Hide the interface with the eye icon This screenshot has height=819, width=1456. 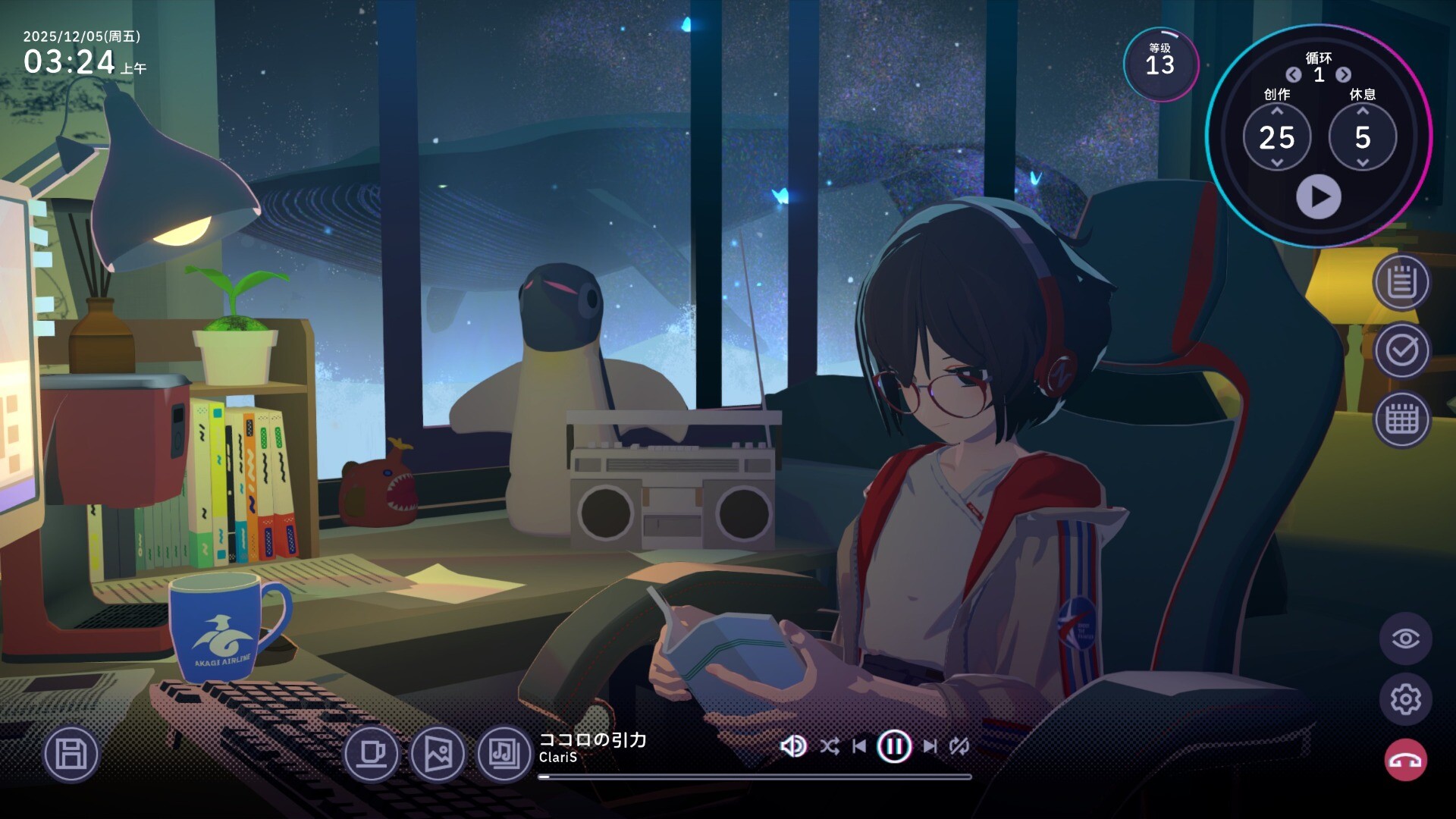coord(1405,639)
